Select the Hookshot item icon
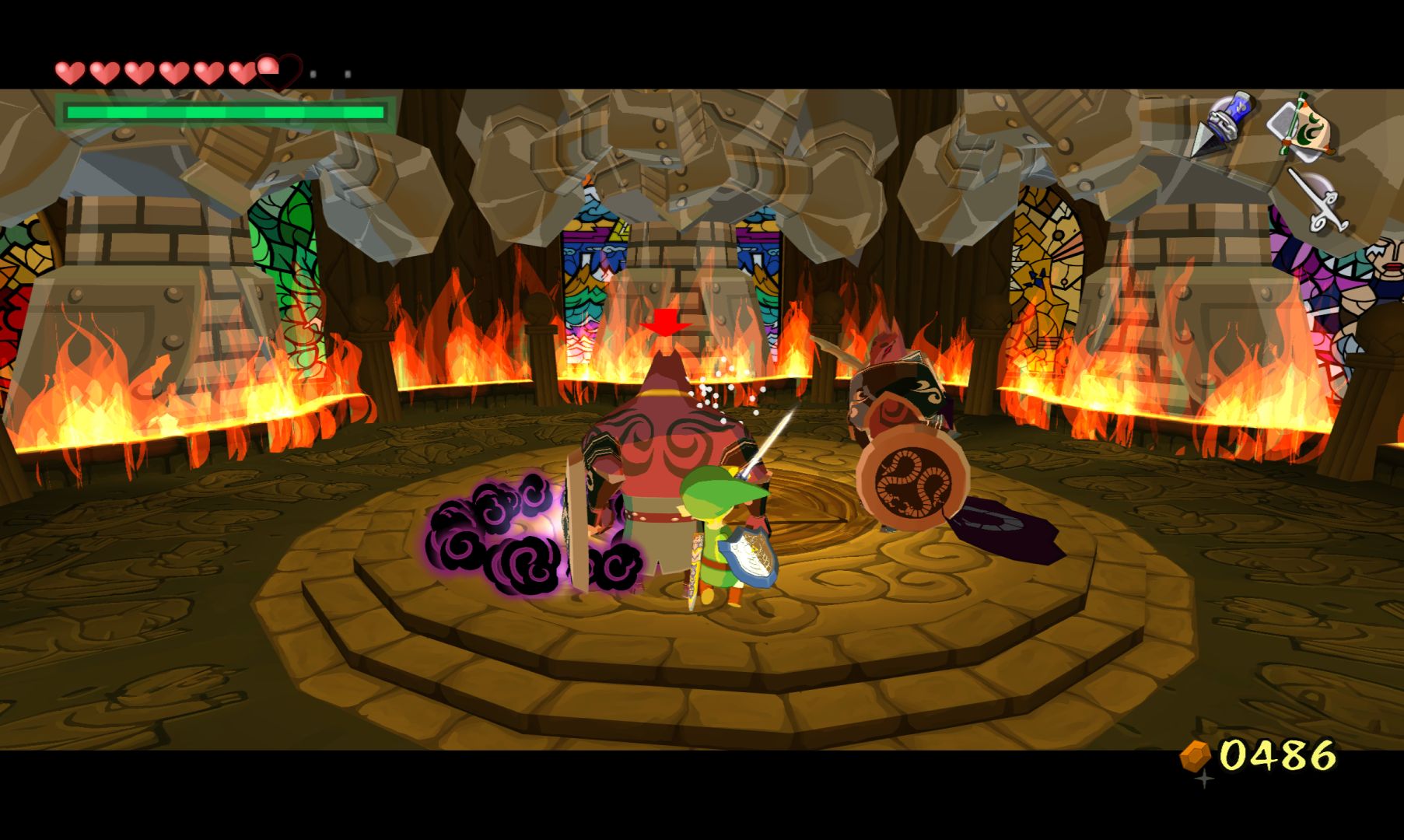The image size is (1404, 840). (x=1220, y=124)
